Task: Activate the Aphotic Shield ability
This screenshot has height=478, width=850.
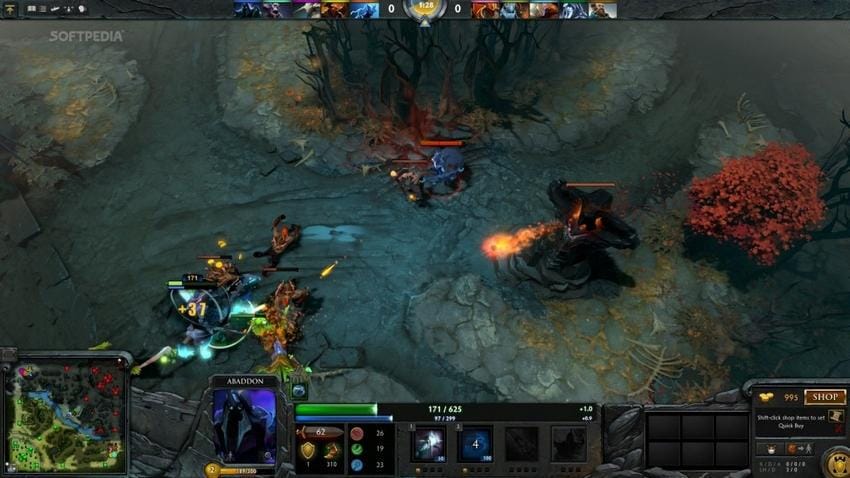Action: tap(475, 442)
